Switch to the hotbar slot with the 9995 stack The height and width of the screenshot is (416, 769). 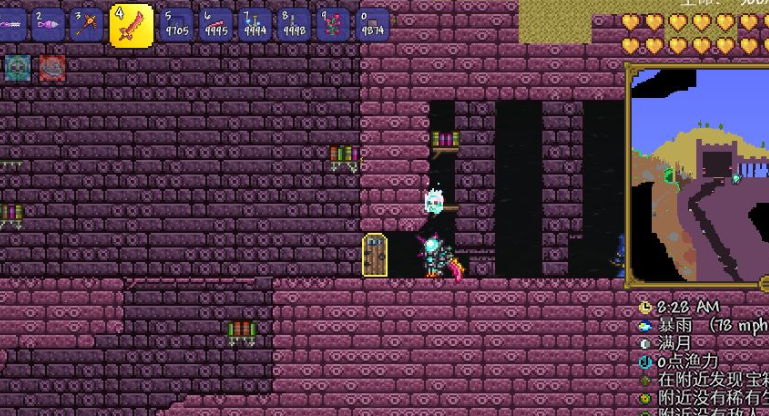(214, 24)
